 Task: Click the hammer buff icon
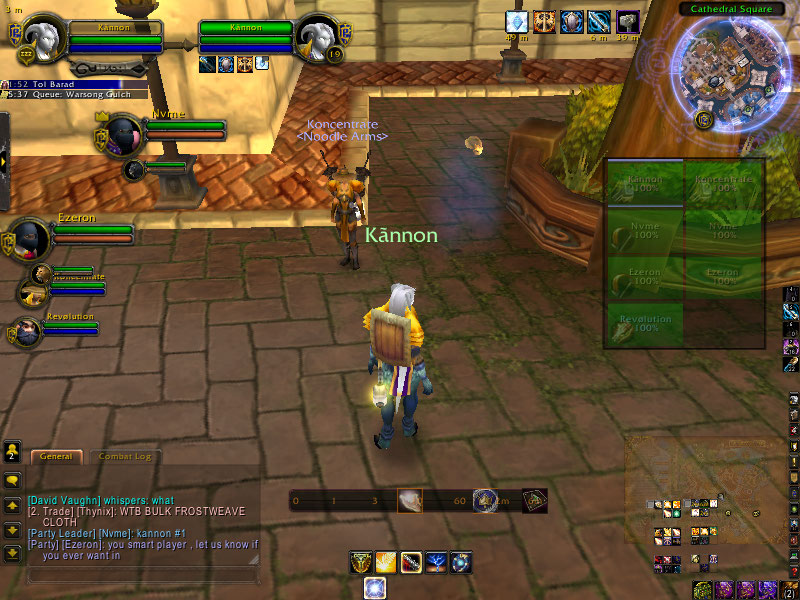[627, 21]
